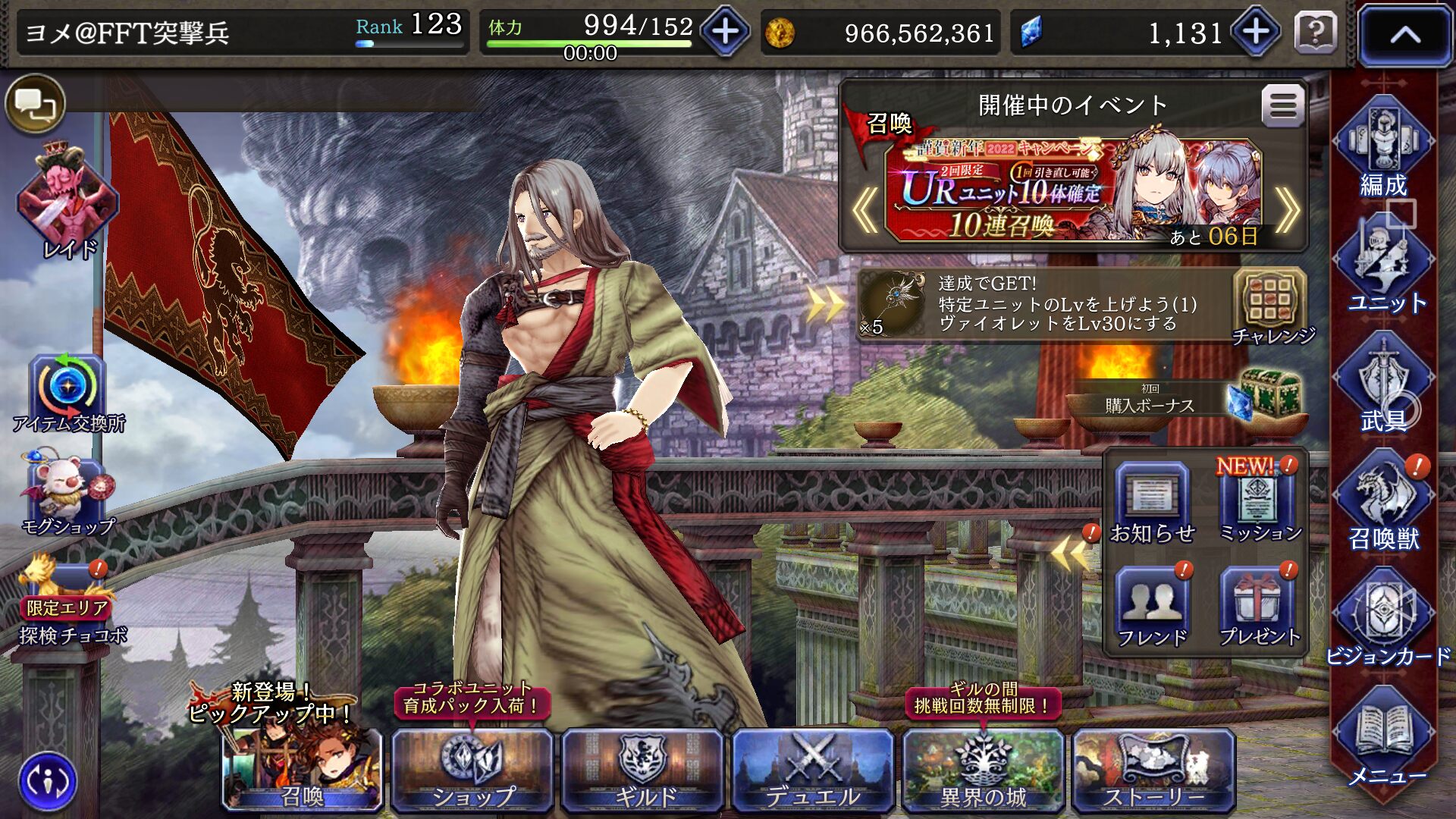Open お知らせ notices
The width and height of the screenshot is (1456, 819).
(1152, 503)
